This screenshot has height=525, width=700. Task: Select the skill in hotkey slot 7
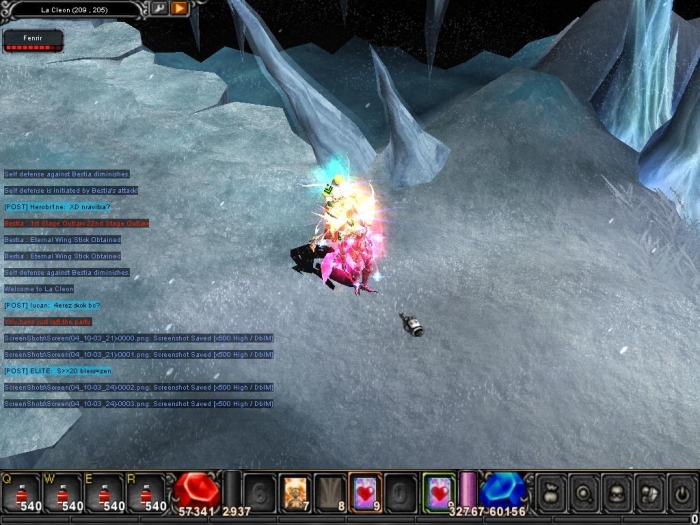tap(295, 491)
